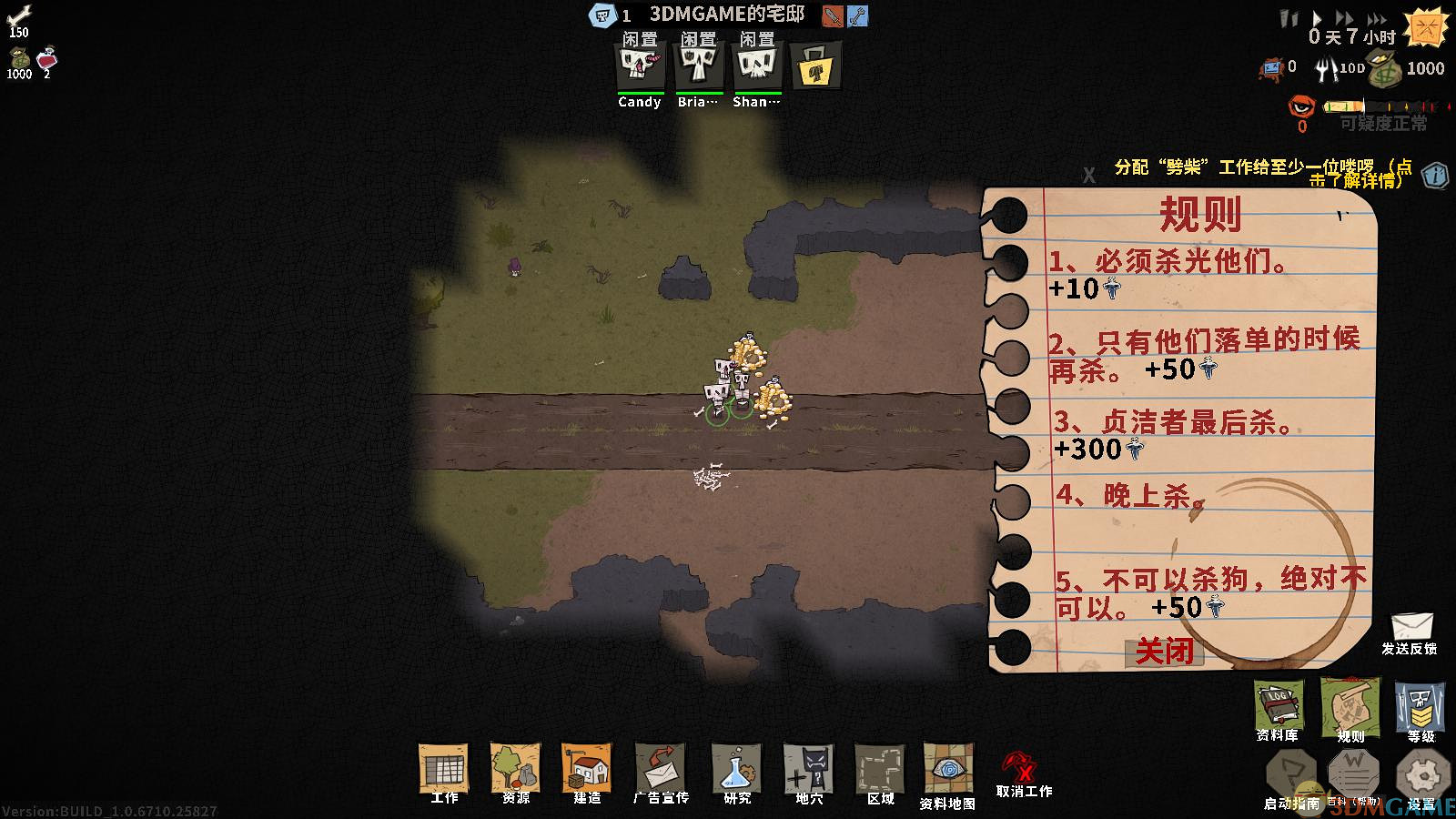
Task: Click the blue info icon beside the hint
Action: (1435, 174)
